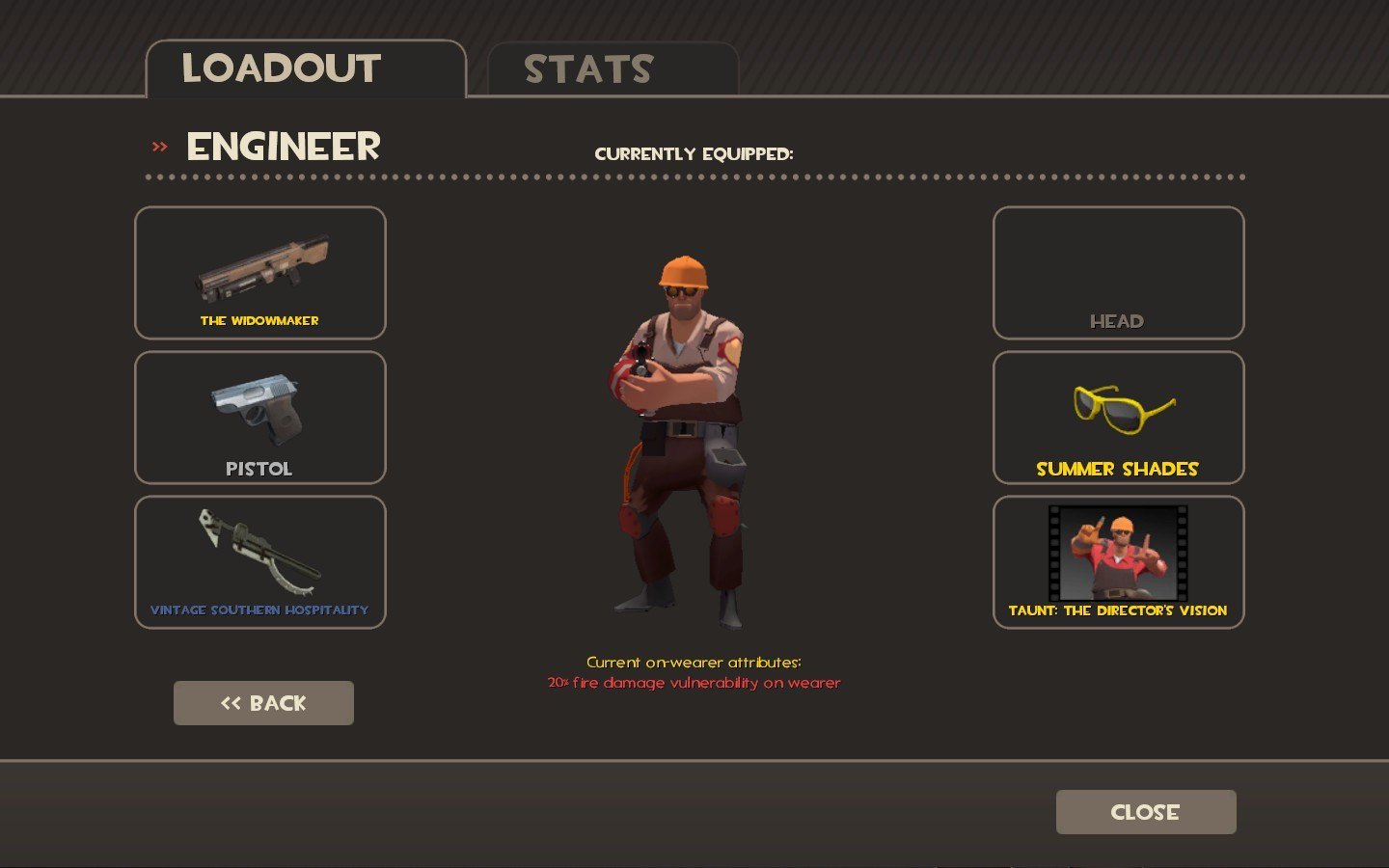Select the Vintage Southern Hospitality slot

coord(260,562)
